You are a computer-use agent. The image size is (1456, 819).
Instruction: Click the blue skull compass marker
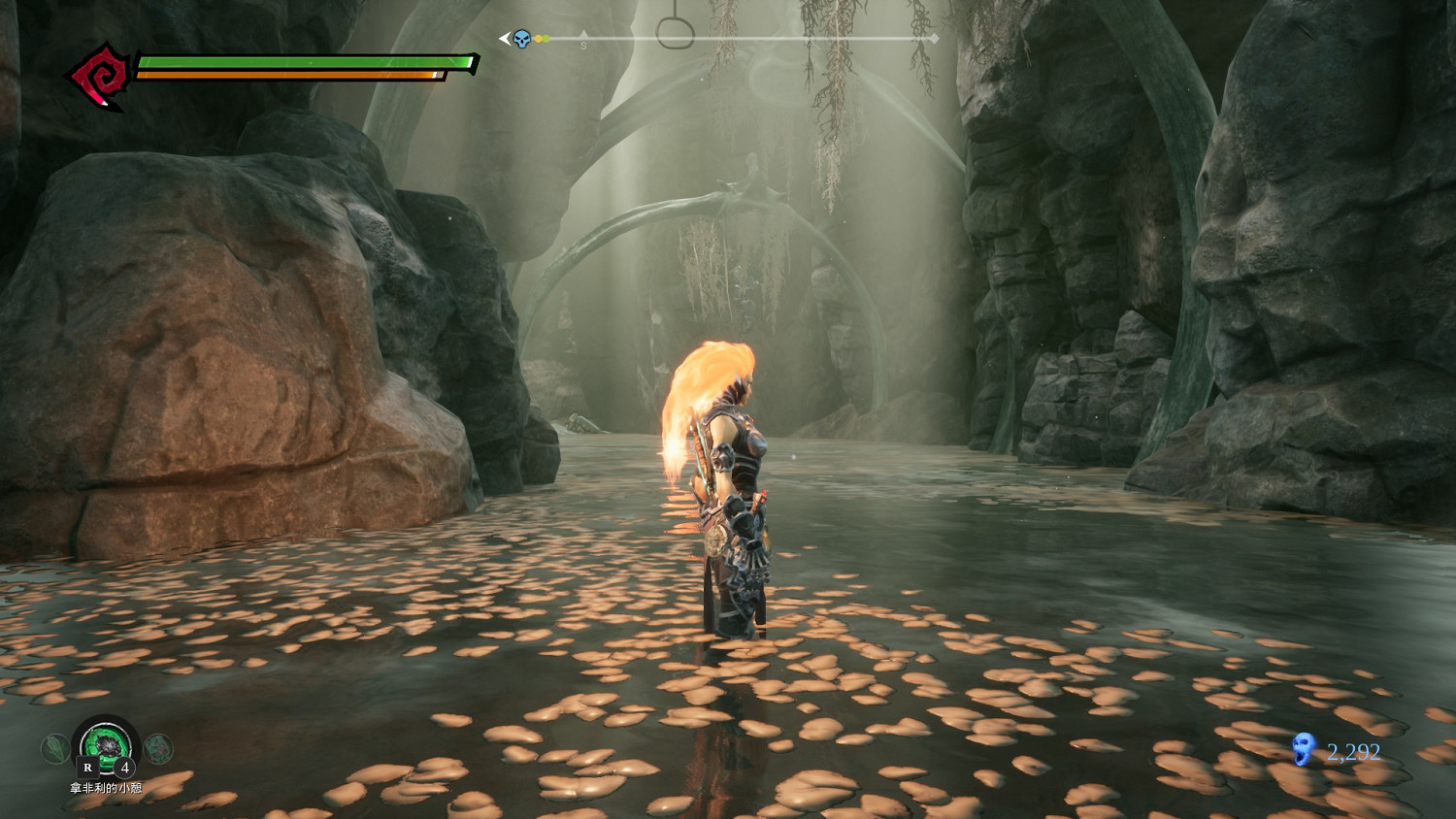click(x=522, y=39)
